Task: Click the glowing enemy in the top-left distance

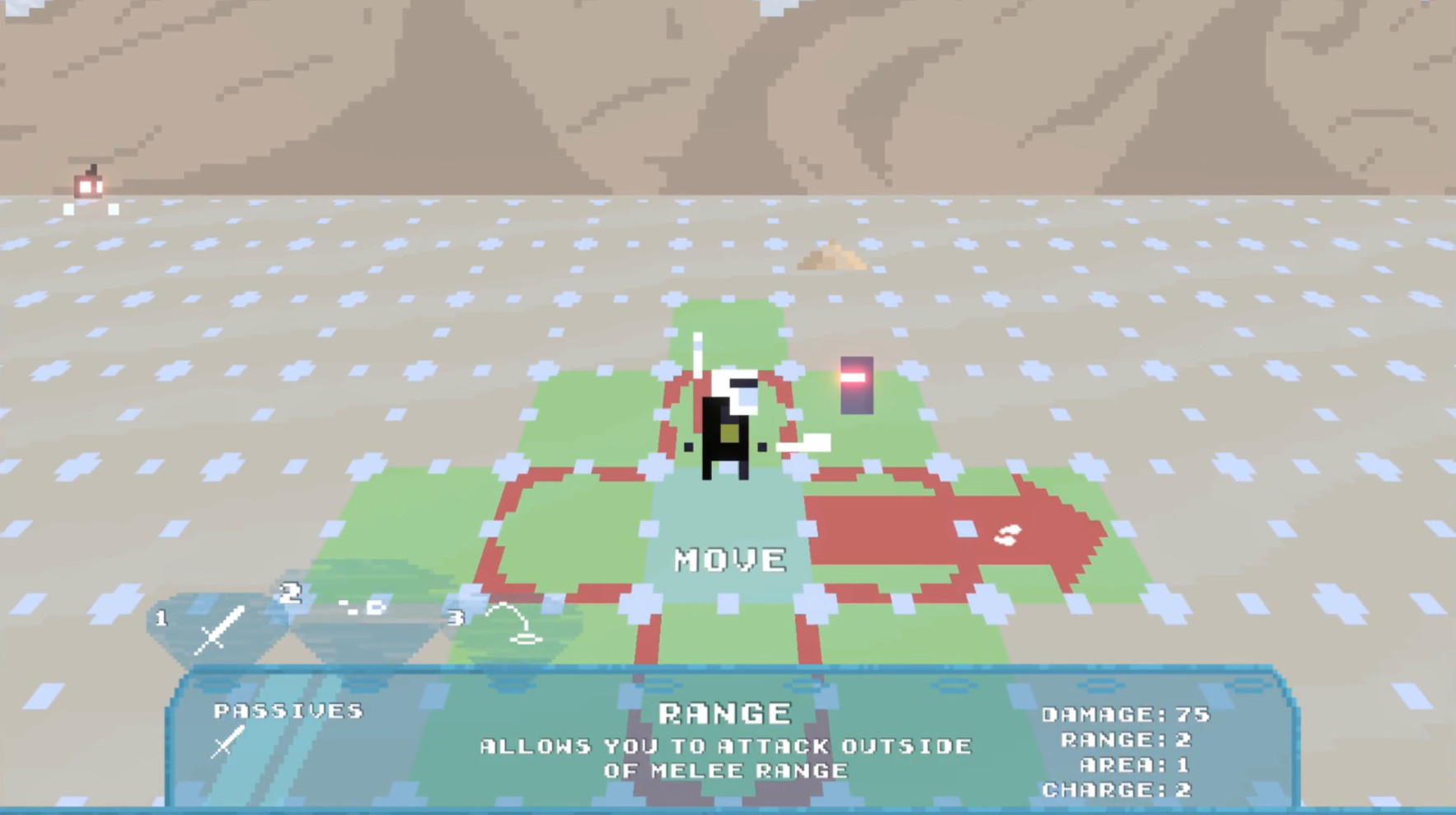Action: [87, 188]
